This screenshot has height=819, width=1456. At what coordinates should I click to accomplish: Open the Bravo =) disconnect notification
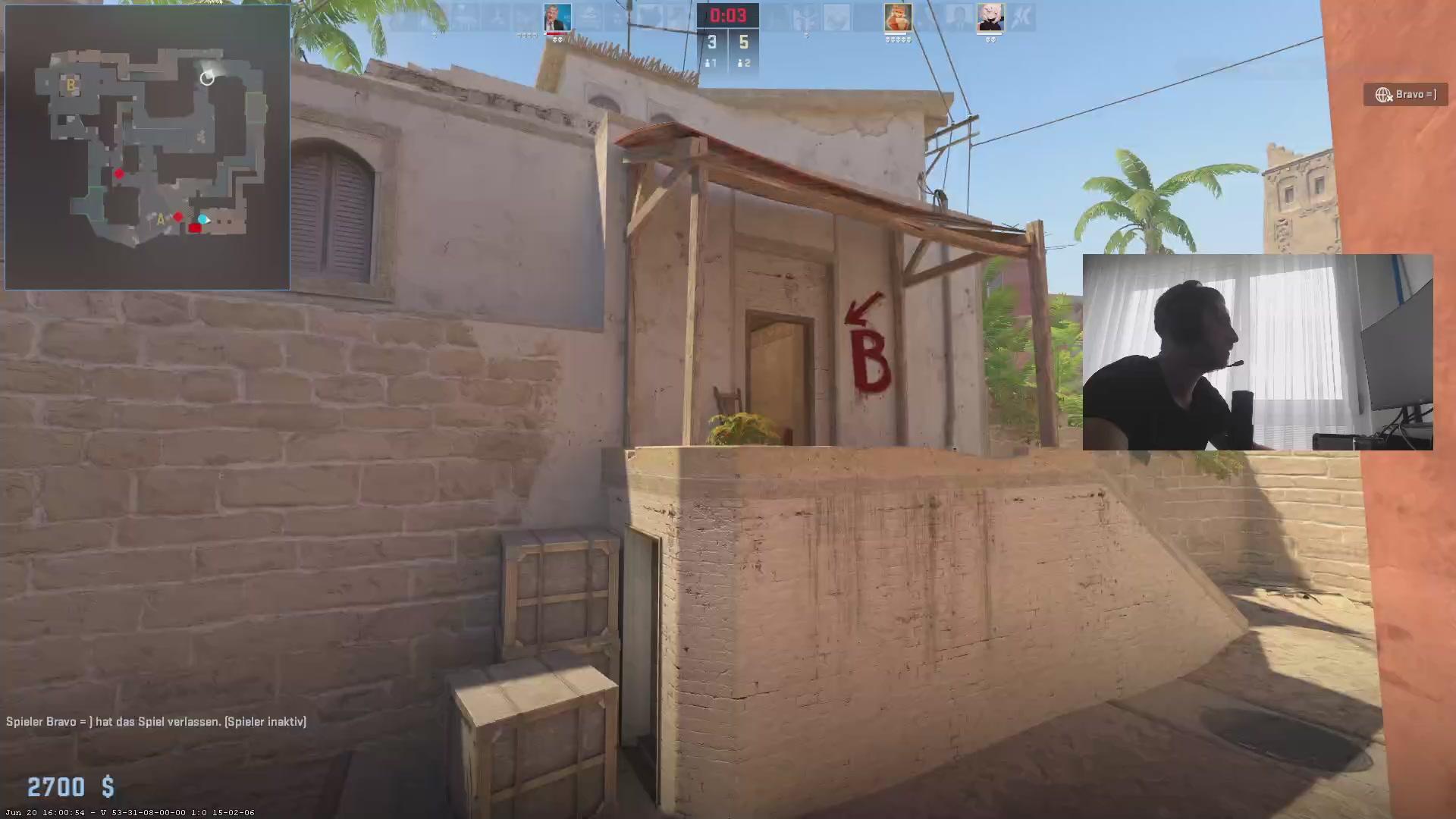[1405, 94]
